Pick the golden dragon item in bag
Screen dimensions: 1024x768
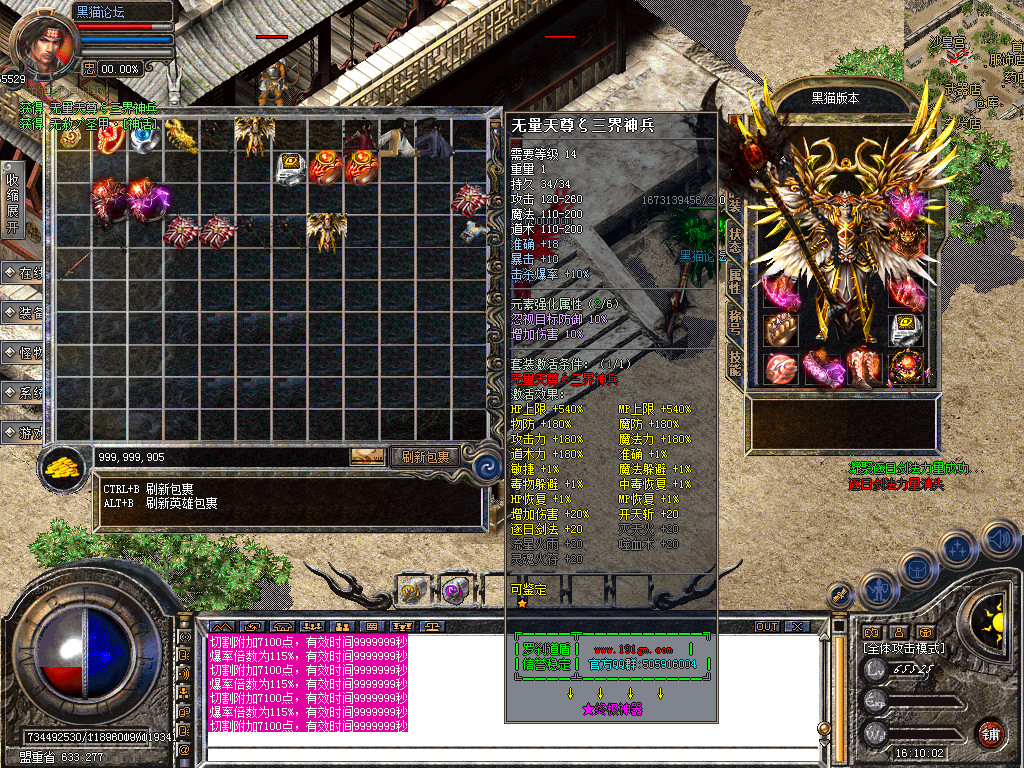[181, 134]
